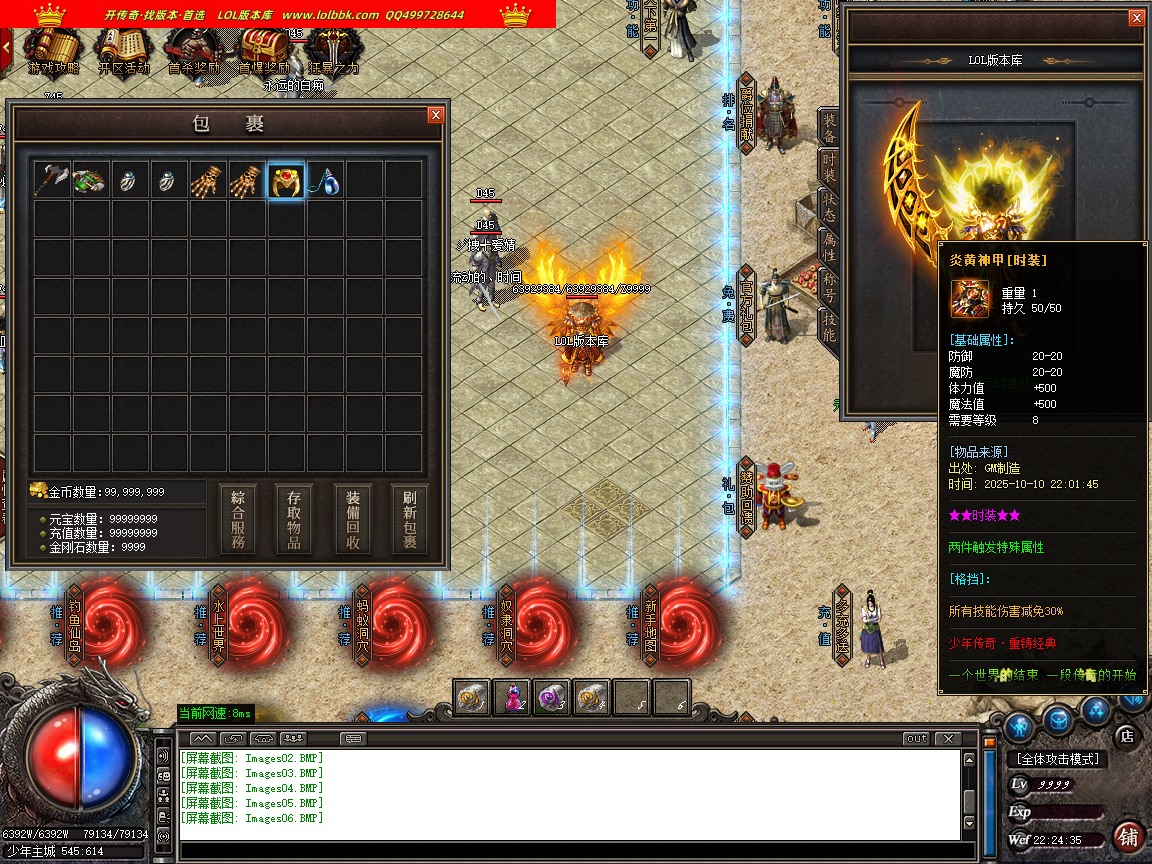Pick the blue gem necklace slot
The height and width of the screenshot is (864, 1152).
point(325,181)
